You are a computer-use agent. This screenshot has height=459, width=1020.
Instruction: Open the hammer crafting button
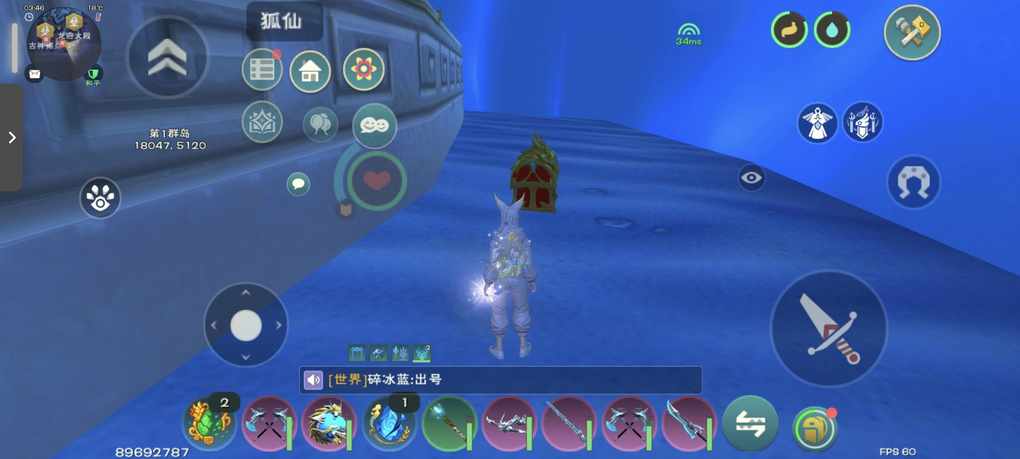(x=912, y=33)
